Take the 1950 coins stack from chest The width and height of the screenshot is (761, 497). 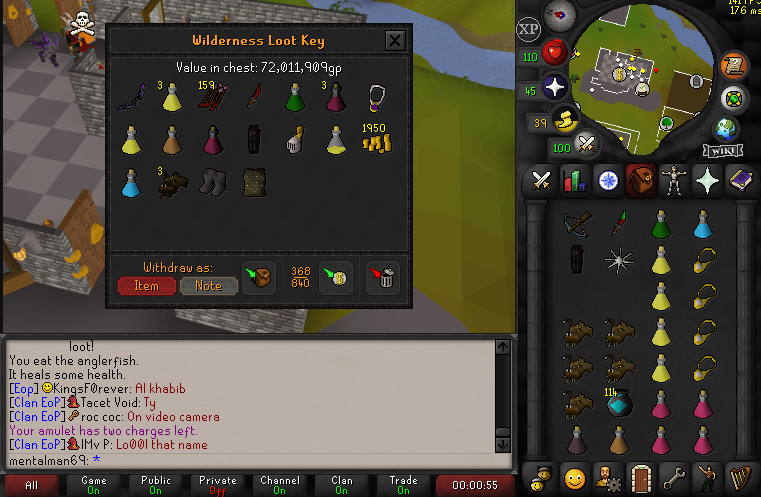pos(376,140)
